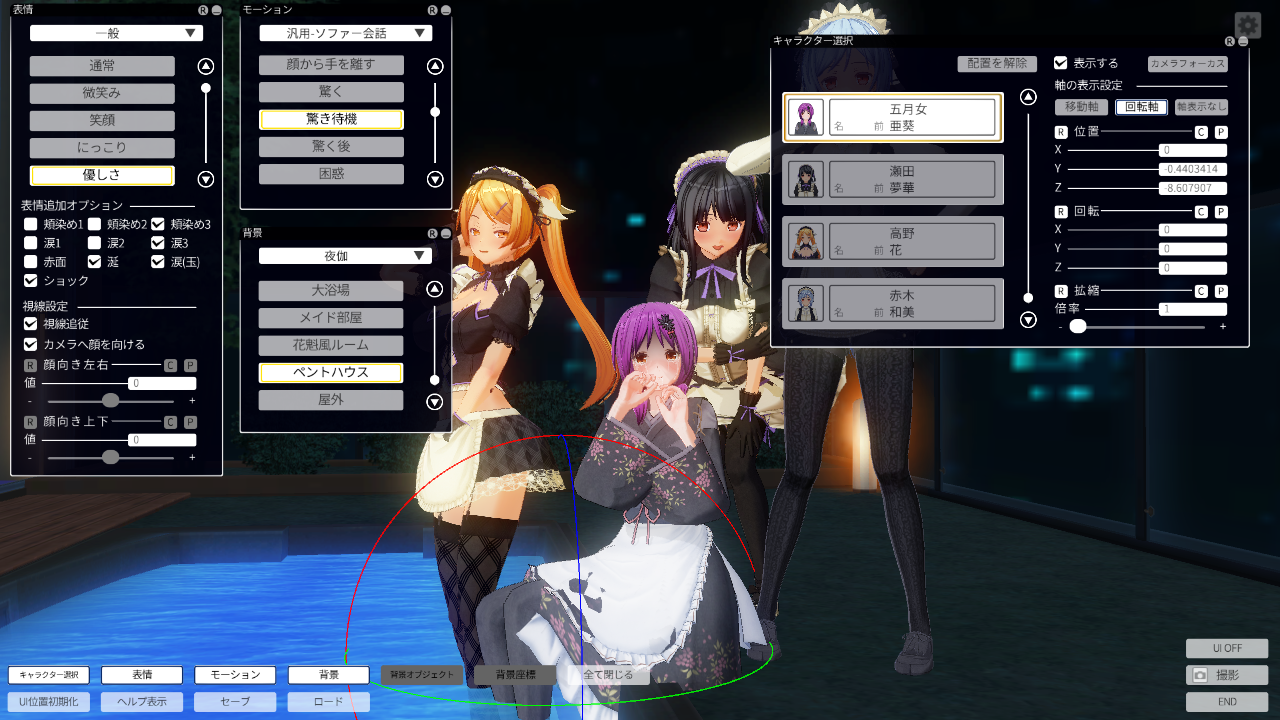This screenshot has height=720, width=1280.
Task: Exit using the END button
Action: [x=1227, y=702]
